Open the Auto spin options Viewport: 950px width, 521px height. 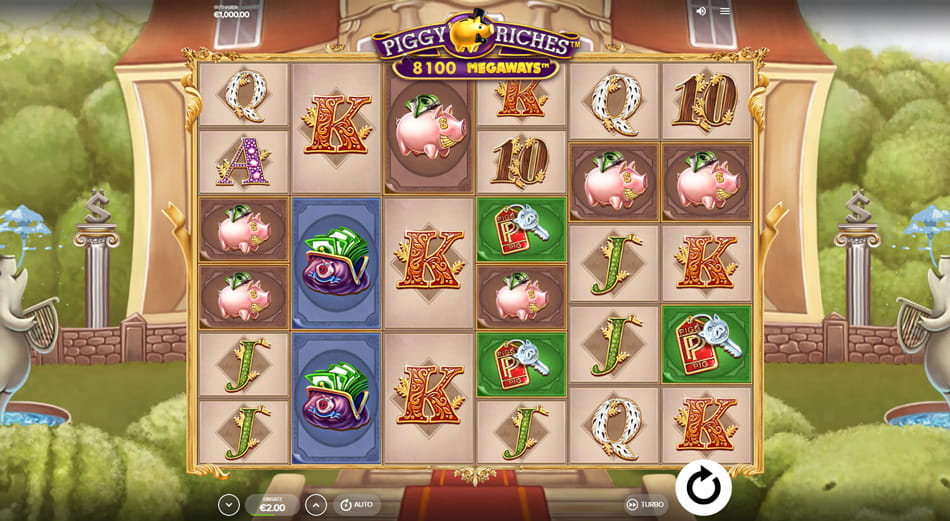pyautogui.click(x=357, y=505)
